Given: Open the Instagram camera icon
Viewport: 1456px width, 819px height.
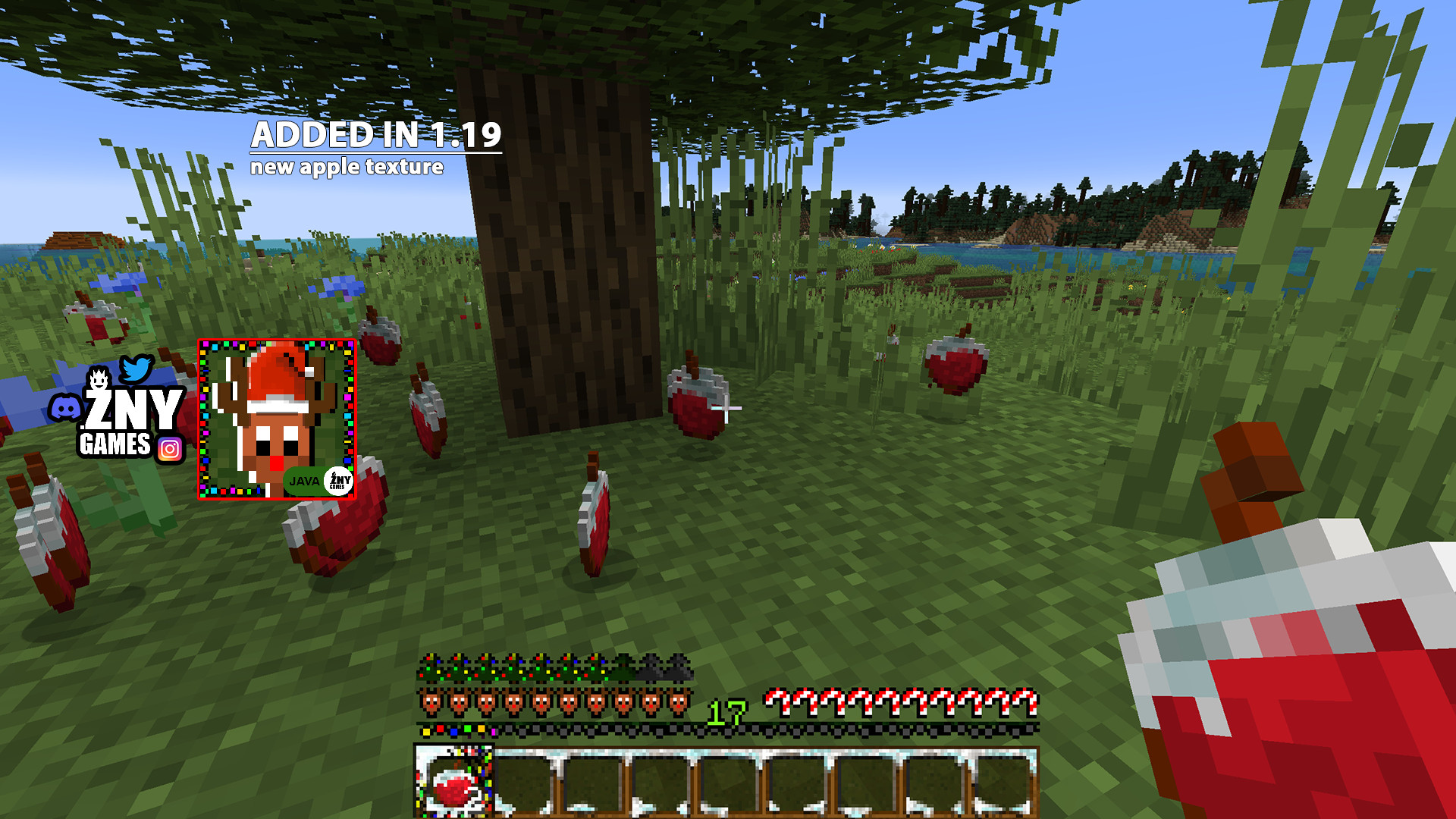Looking at the screenshot, I should tap(170, 450).
